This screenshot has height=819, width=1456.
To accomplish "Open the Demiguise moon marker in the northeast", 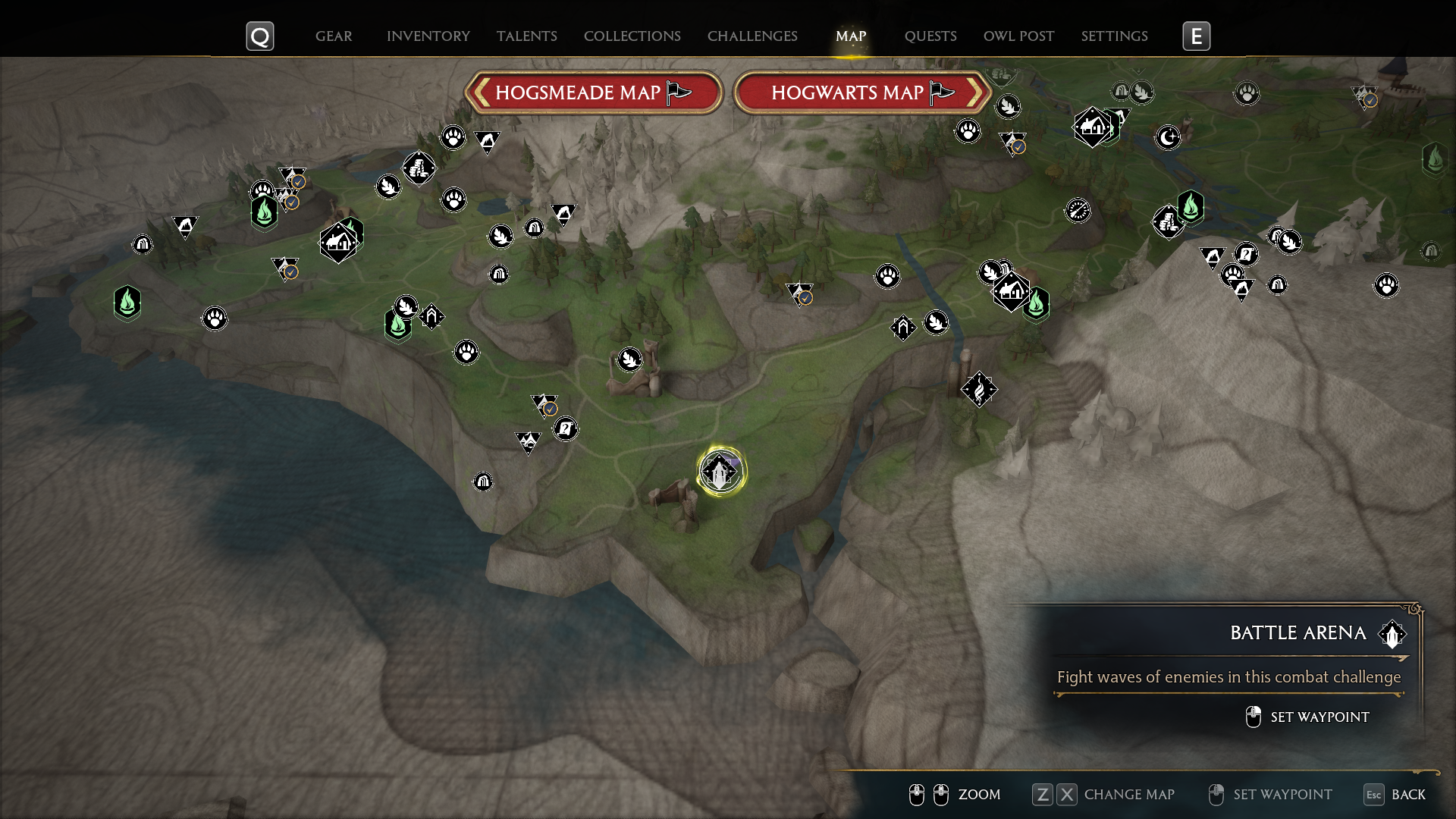I will (1168, 138).
